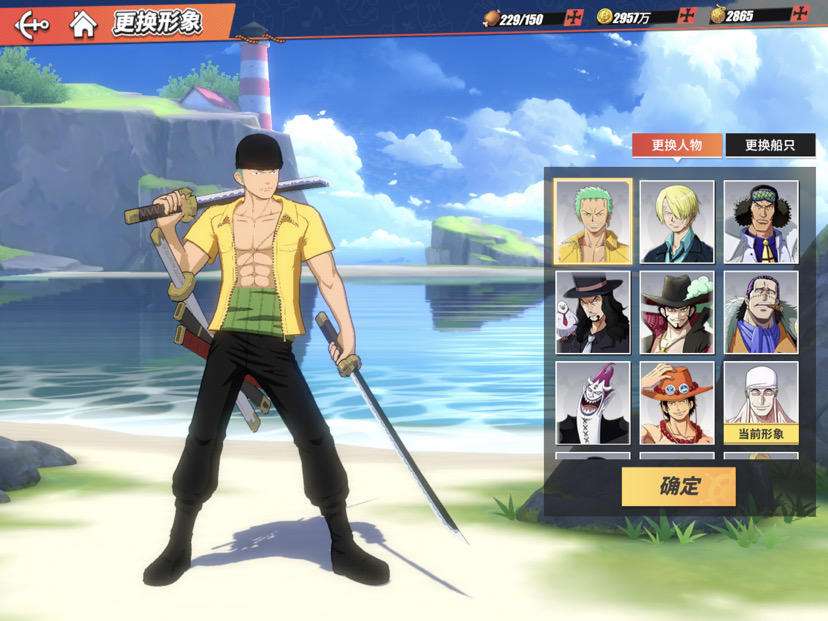The image size is (828, 621).
Task: Choose Ace in the orange hat
Action: pyautogui.click(x=677, y=402)
